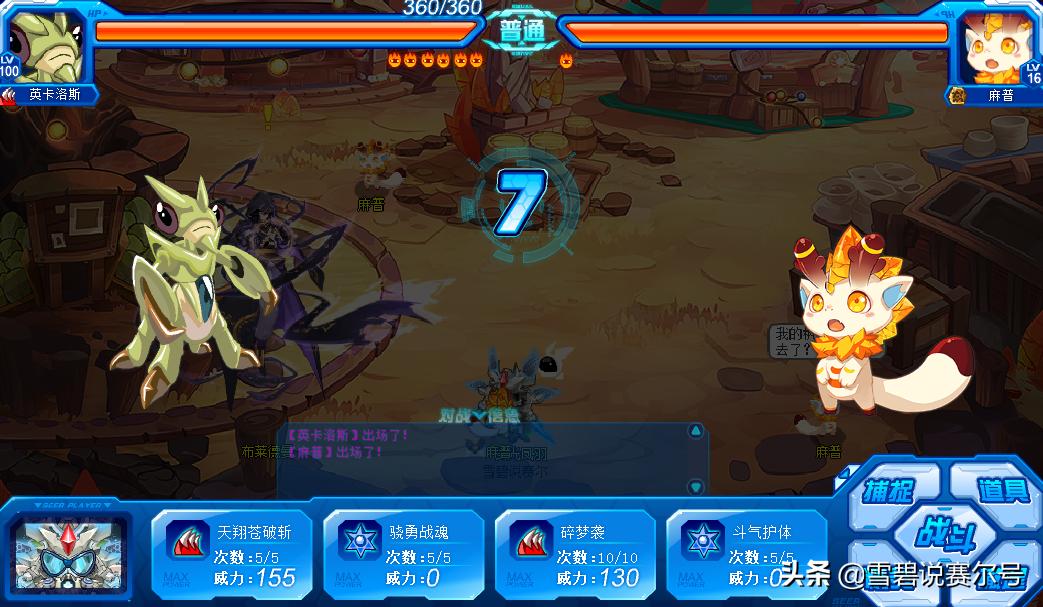Open the 道具 items menu
The height and width of the screenshot is (607, 1043).
click(x=995, y=489)
